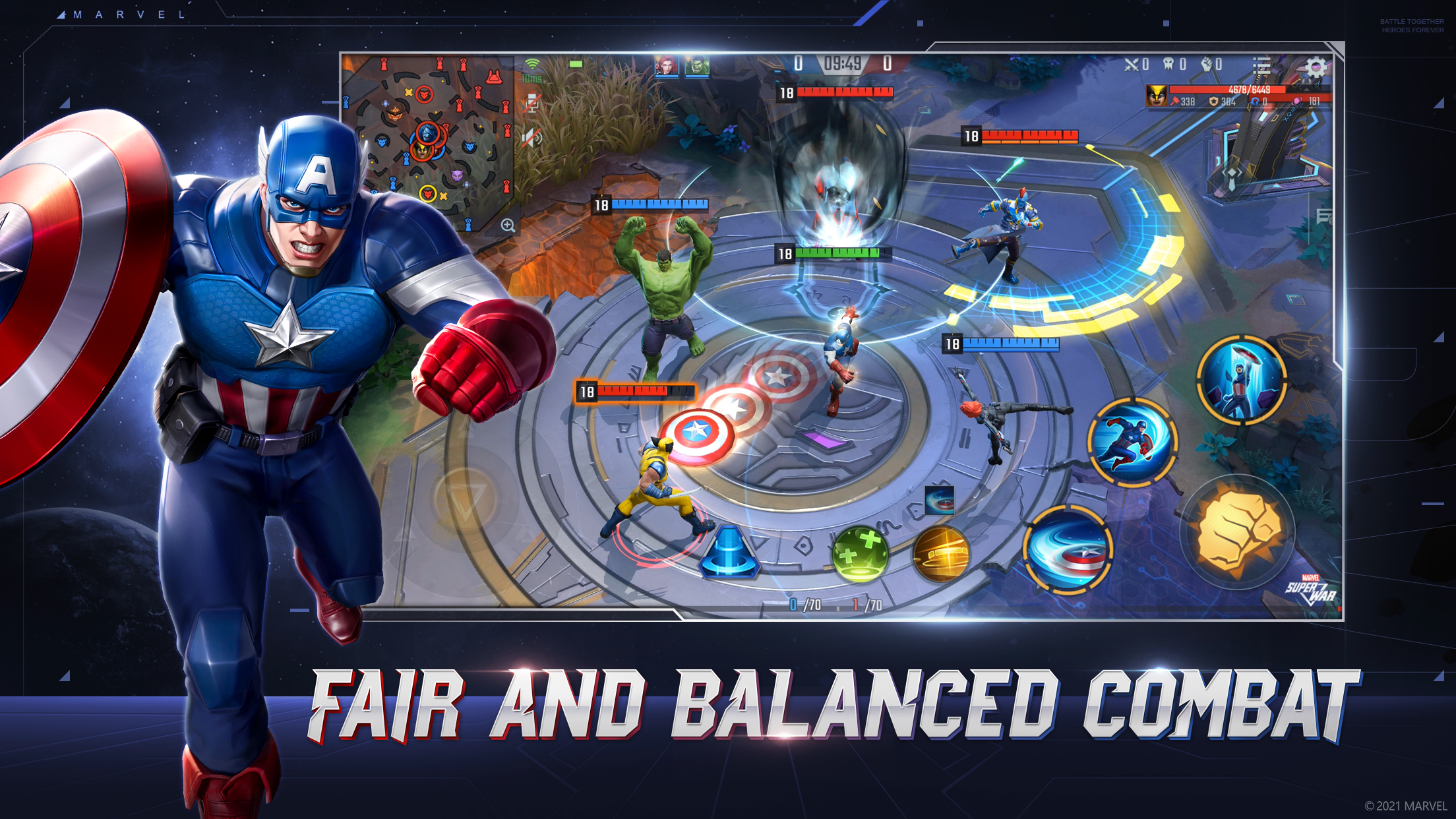Open the settings gear menu
Viewport: 1456px width, 819px height.
[x=1316, y=66]
